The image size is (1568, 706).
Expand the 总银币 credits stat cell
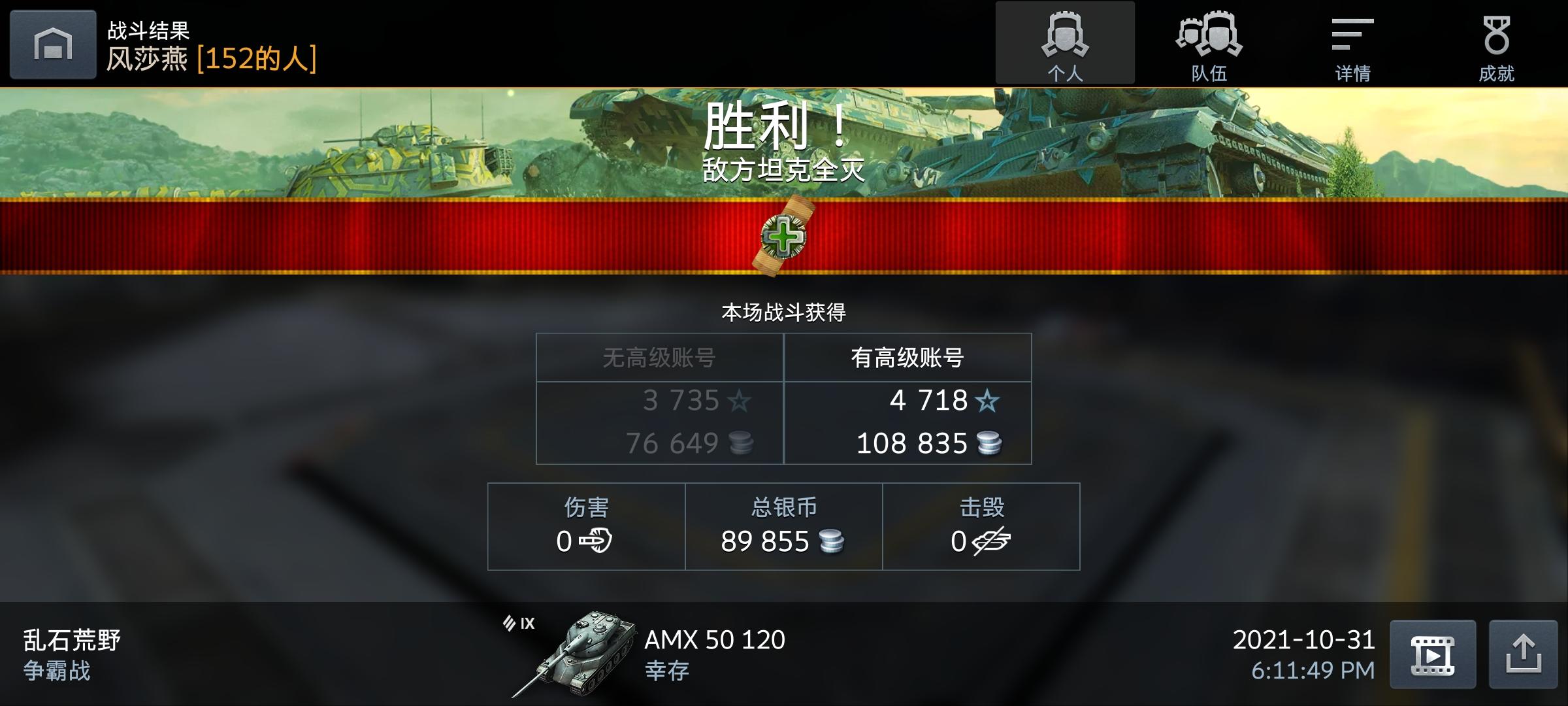[x=783, y=525]
